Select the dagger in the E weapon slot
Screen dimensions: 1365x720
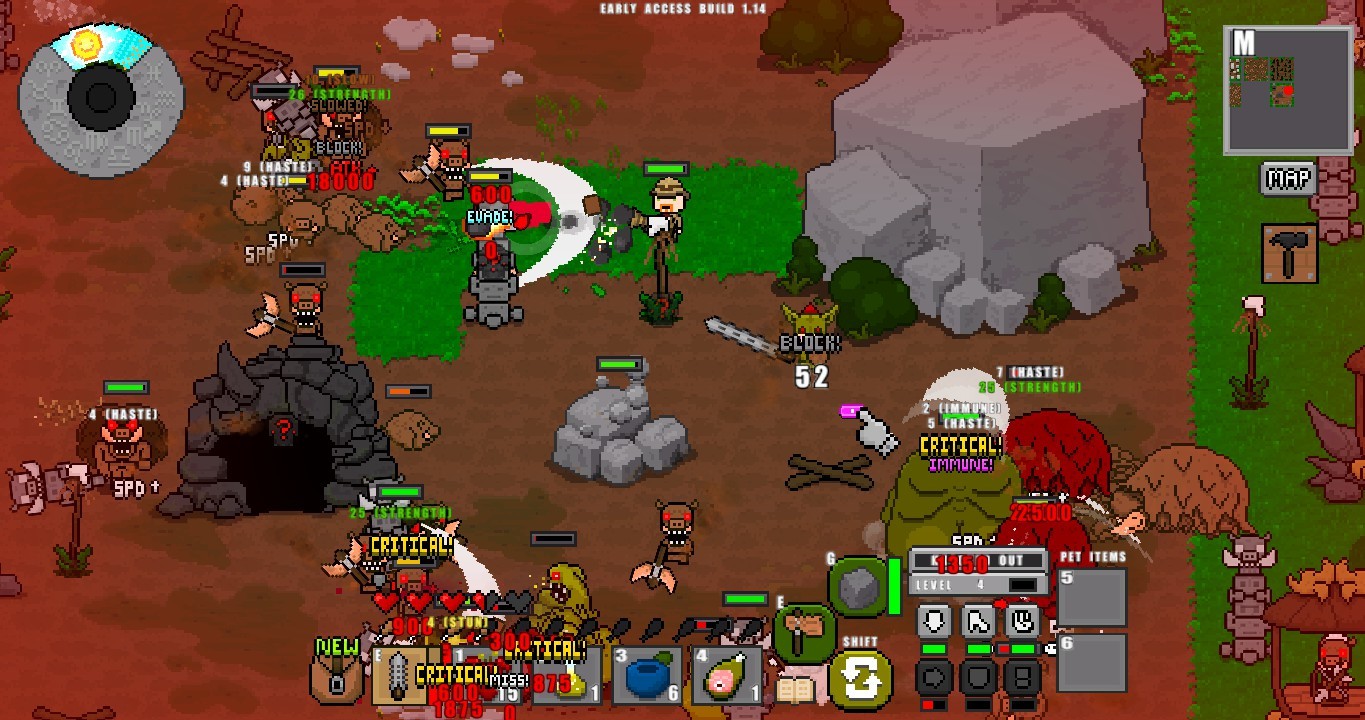click(398, 675)
